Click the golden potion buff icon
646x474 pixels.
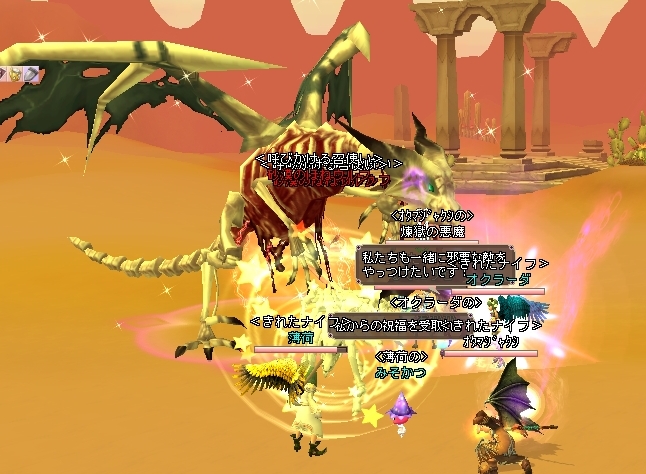pos(16,74)
